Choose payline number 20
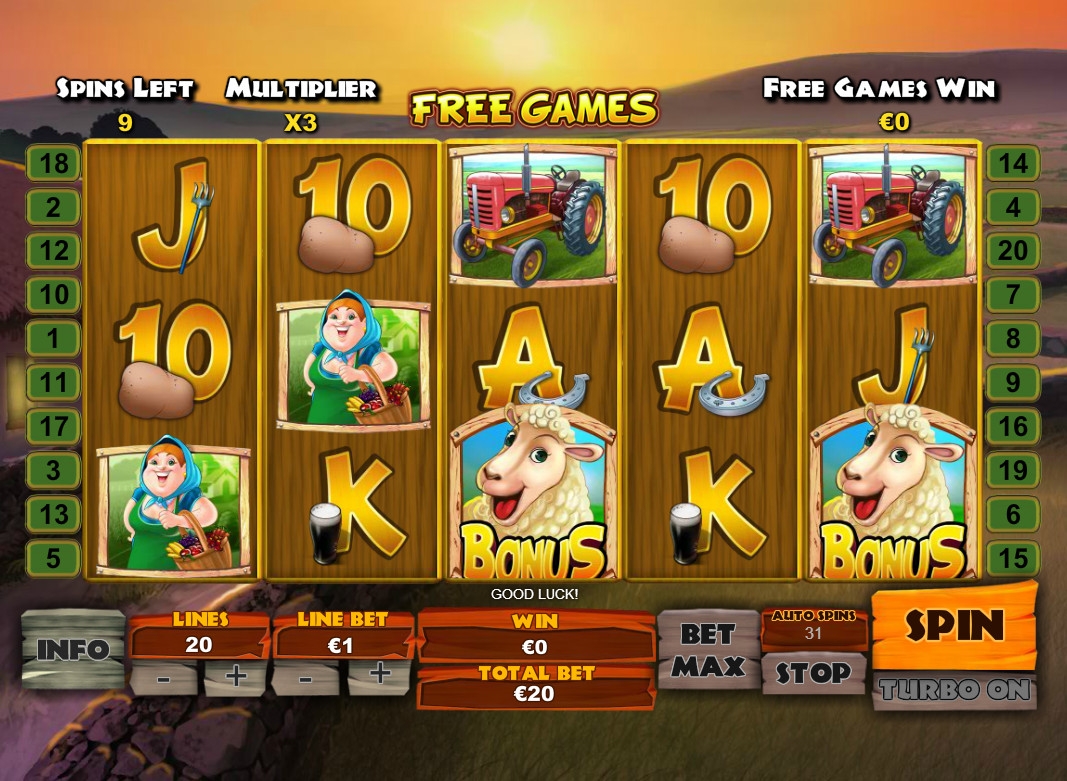Image resolution: width=1067 pixels, height=781 pixels. [1013, 250]
